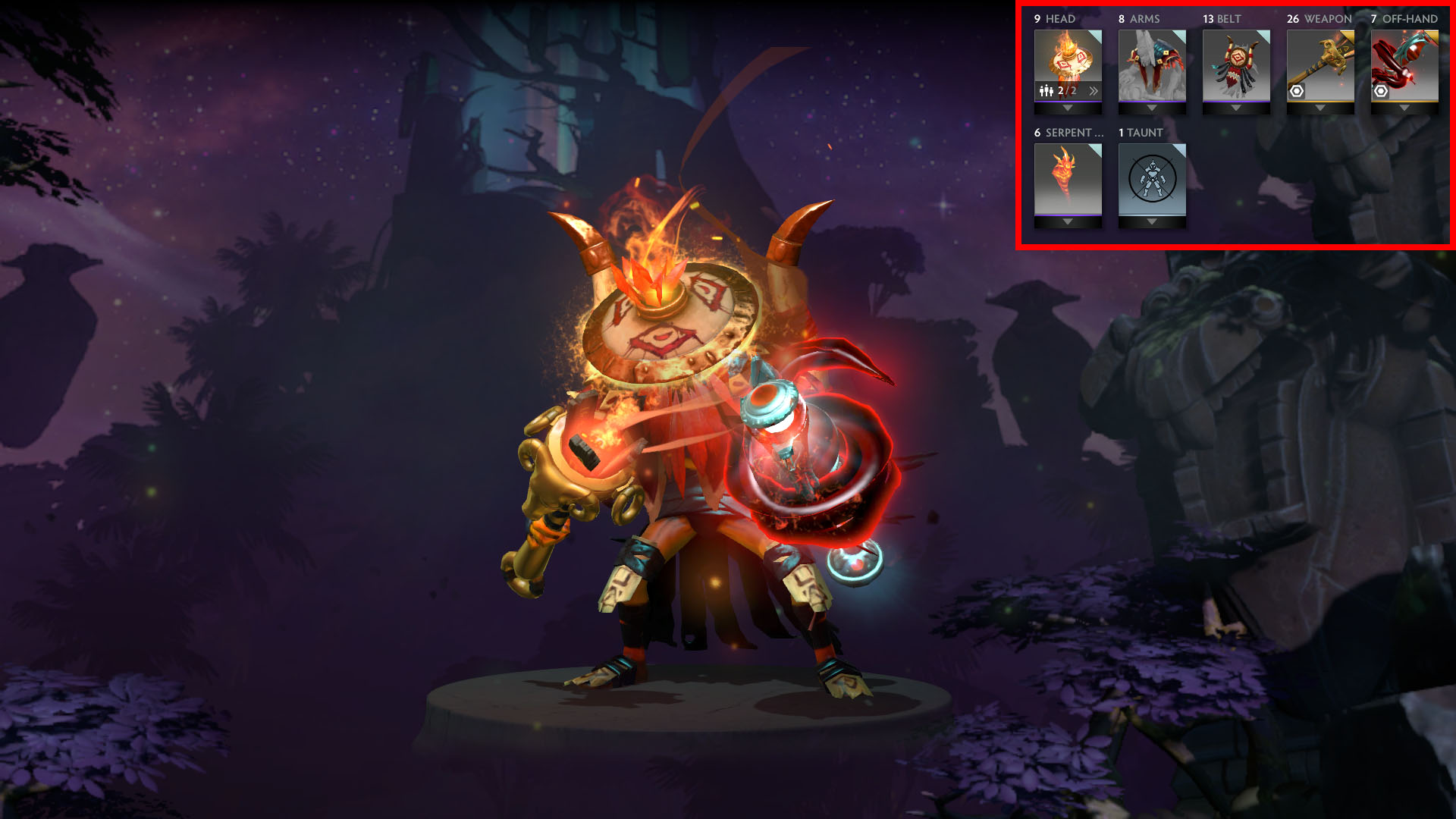1456x819 pixels.
Task: Click the gem socket icon on Off-Hand
Action: pos(1381,91)
